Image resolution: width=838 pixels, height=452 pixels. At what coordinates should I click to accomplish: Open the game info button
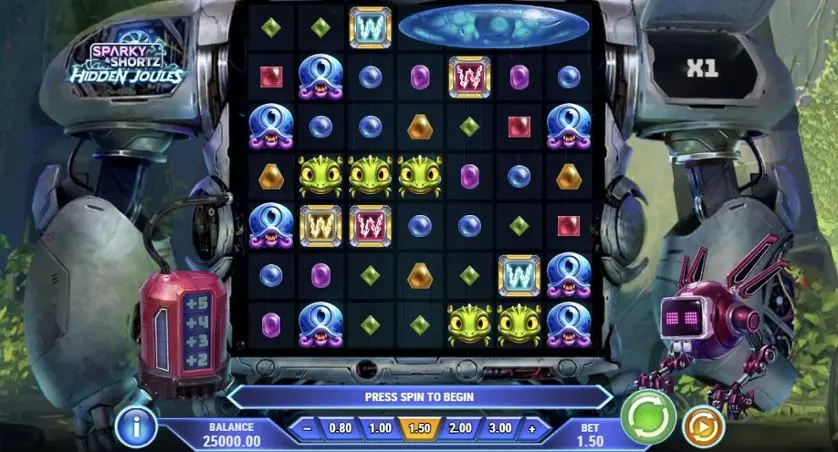(135, 427)
